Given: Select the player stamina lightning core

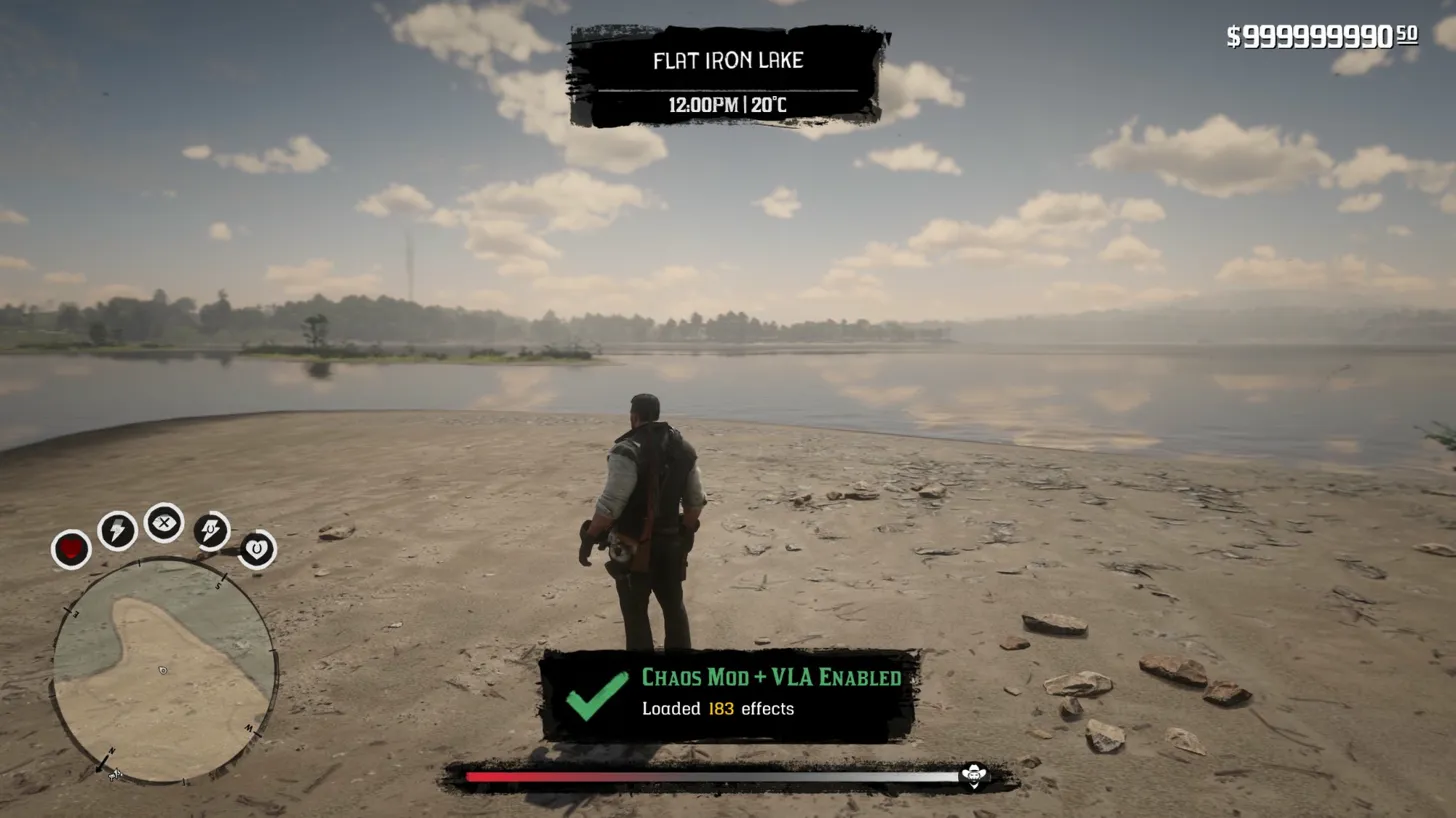Looking at the screenshot, I should point(118,529).
